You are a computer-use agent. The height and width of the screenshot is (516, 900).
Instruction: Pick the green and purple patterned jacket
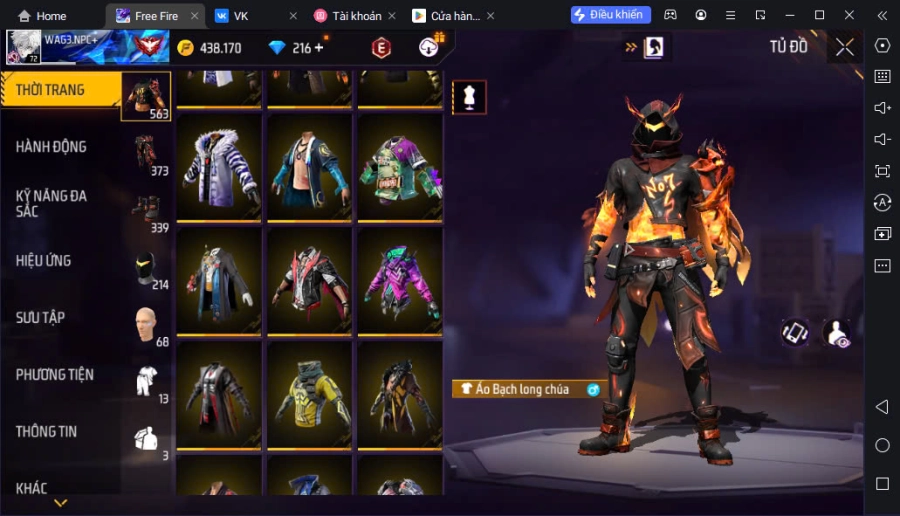pos(400,167)
